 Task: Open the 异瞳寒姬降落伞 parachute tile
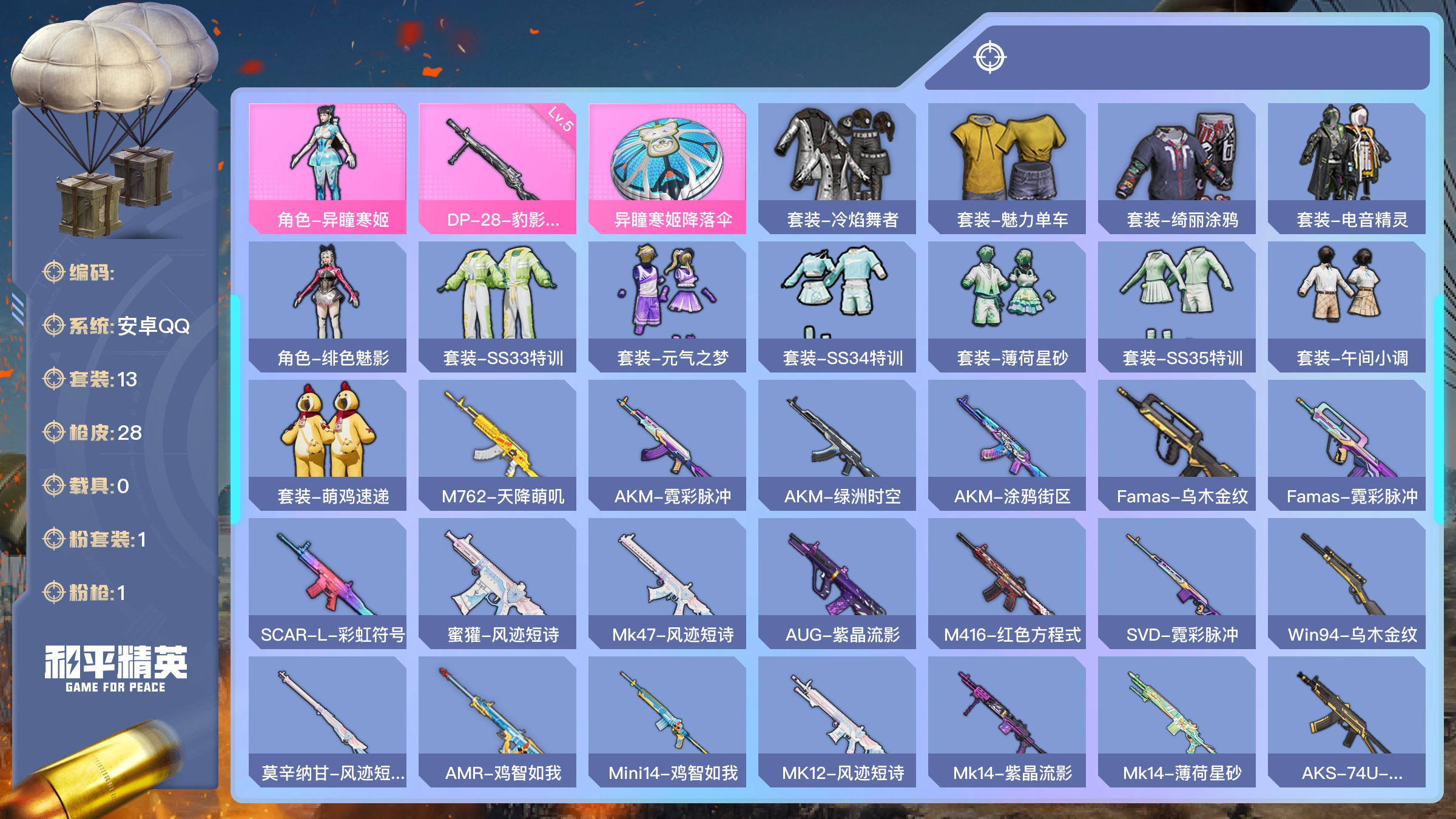(x=667, y=167)
